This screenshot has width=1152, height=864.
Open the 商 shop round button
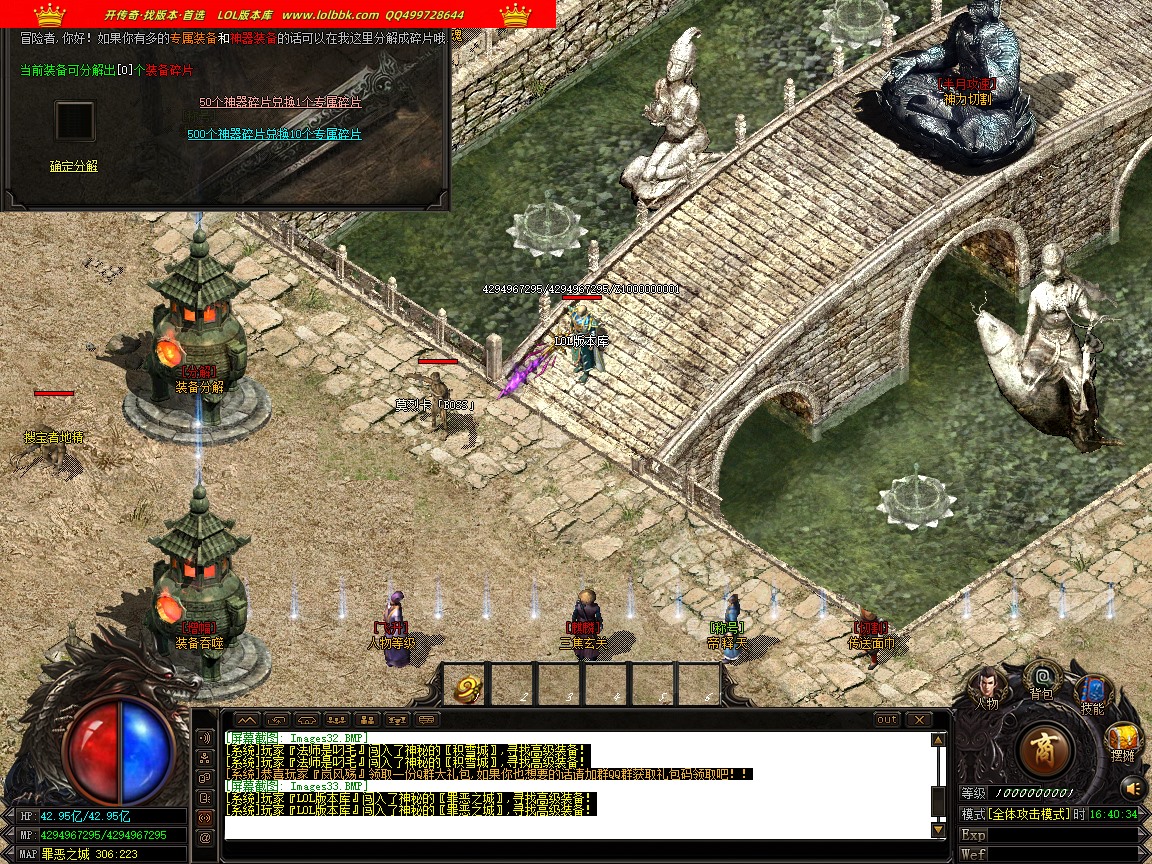point(1044,750)
